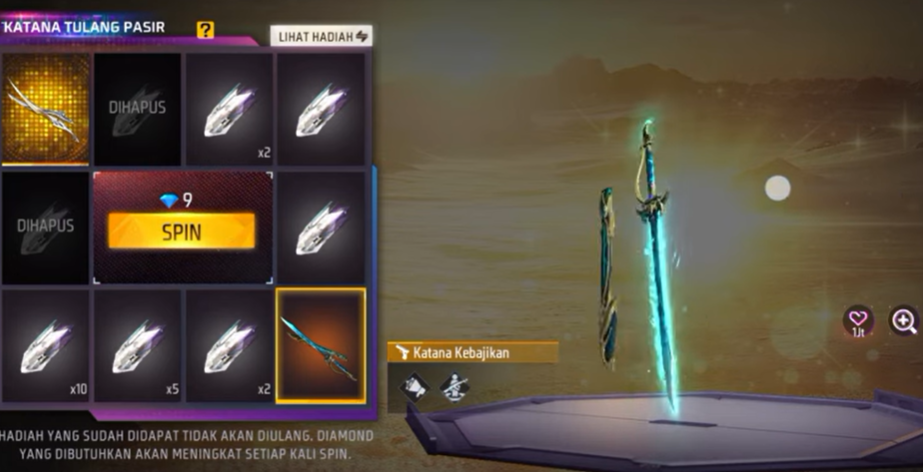Open the Lihat Hadiah prize list

pyautogui.click(x=320, y=36)
